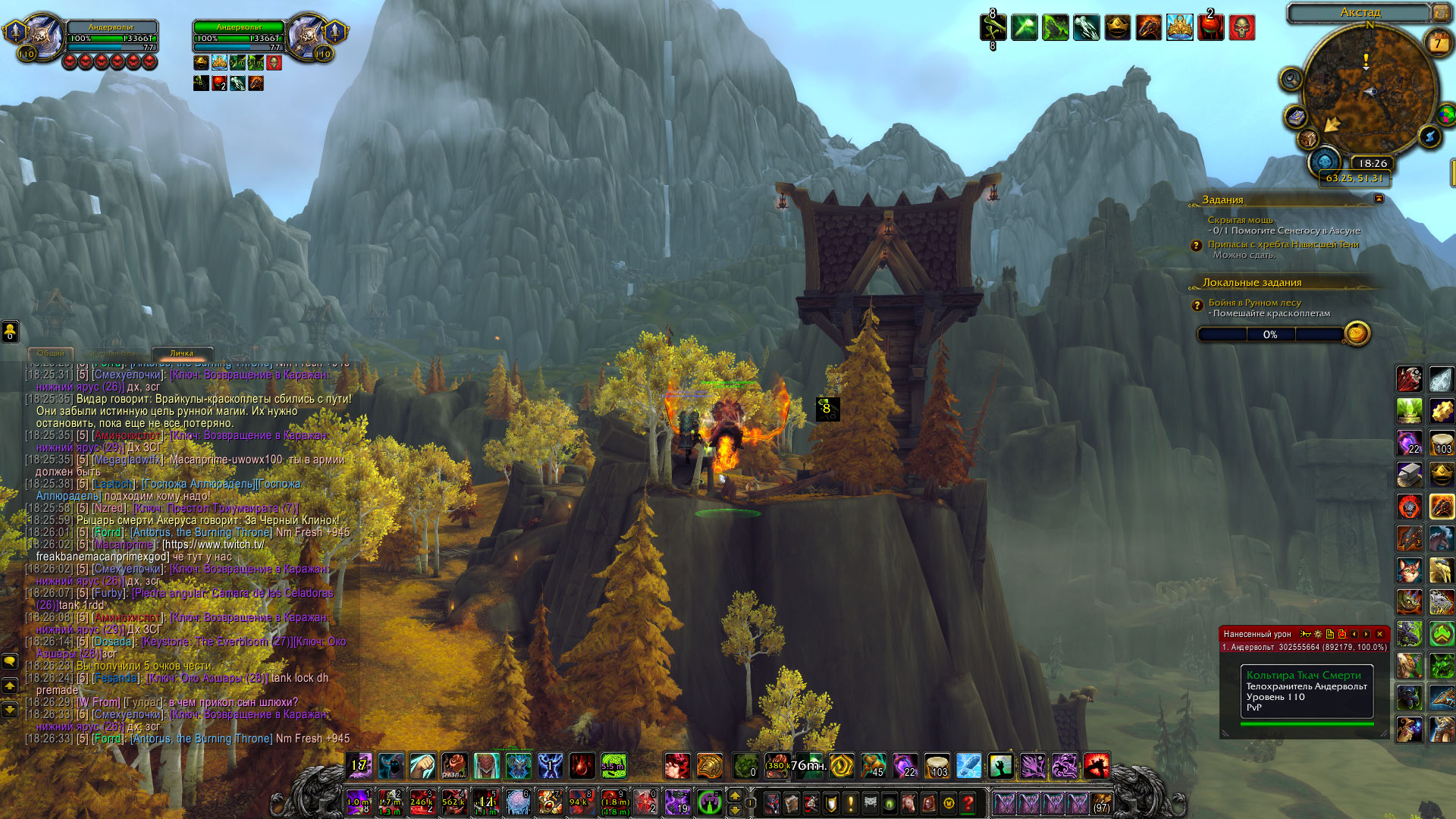Use the drum item with 103 charges
This screenshot has height=819, width=1456.
[937, 766]
